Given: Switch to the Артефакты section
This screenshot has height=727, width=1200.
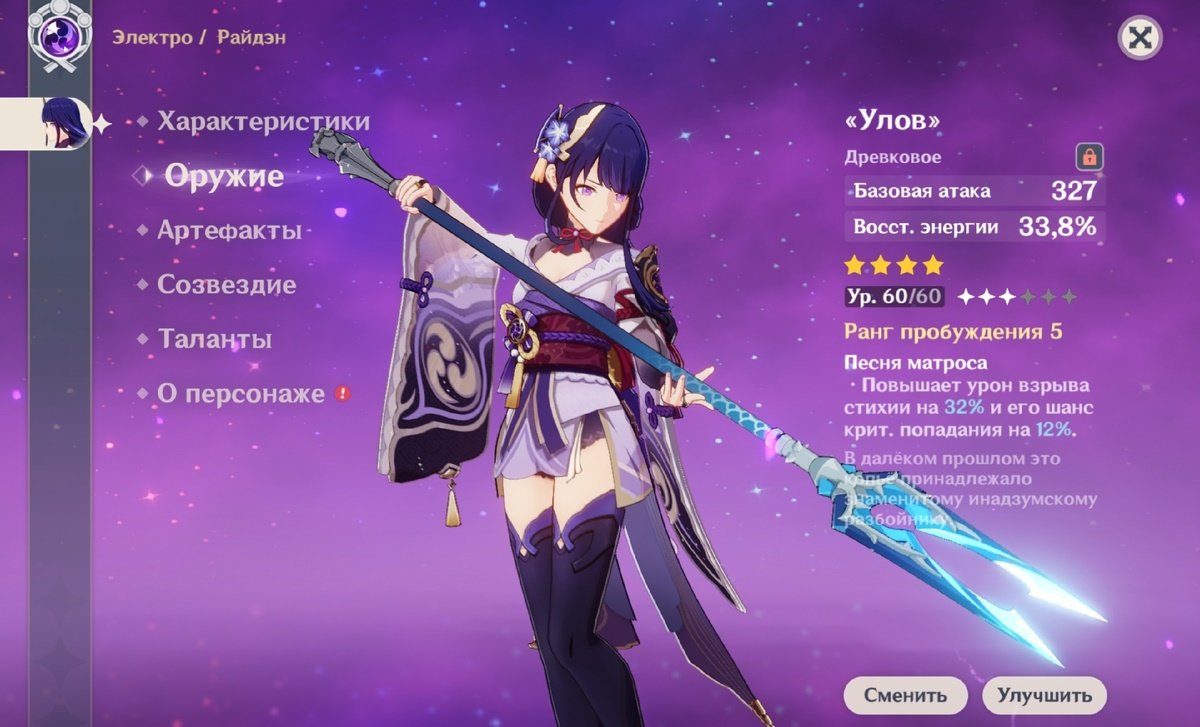Looking at the screenshot, I should click(229, 231).
